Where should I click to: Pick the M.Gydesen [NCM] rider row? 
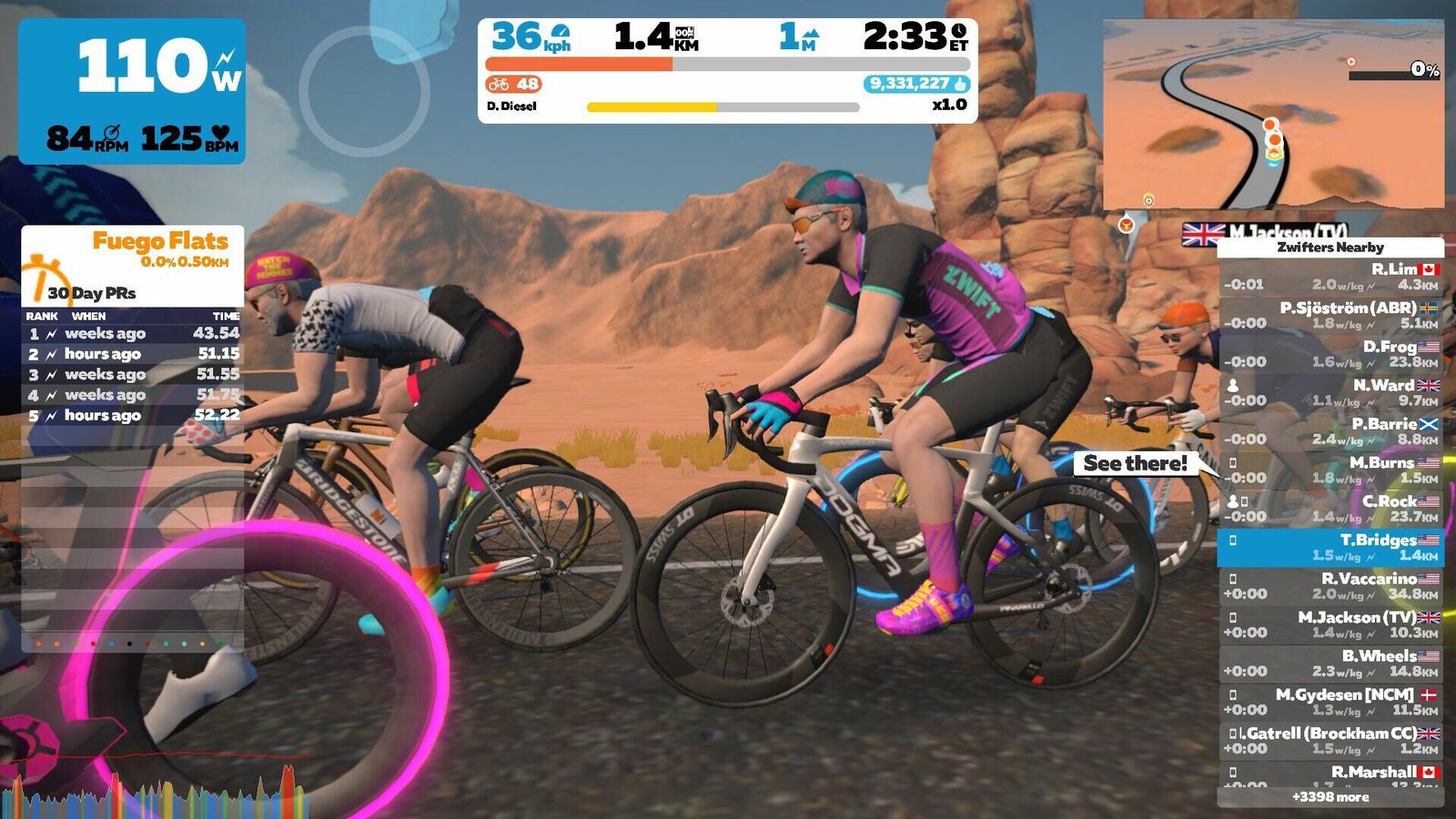coord(1330,702)
